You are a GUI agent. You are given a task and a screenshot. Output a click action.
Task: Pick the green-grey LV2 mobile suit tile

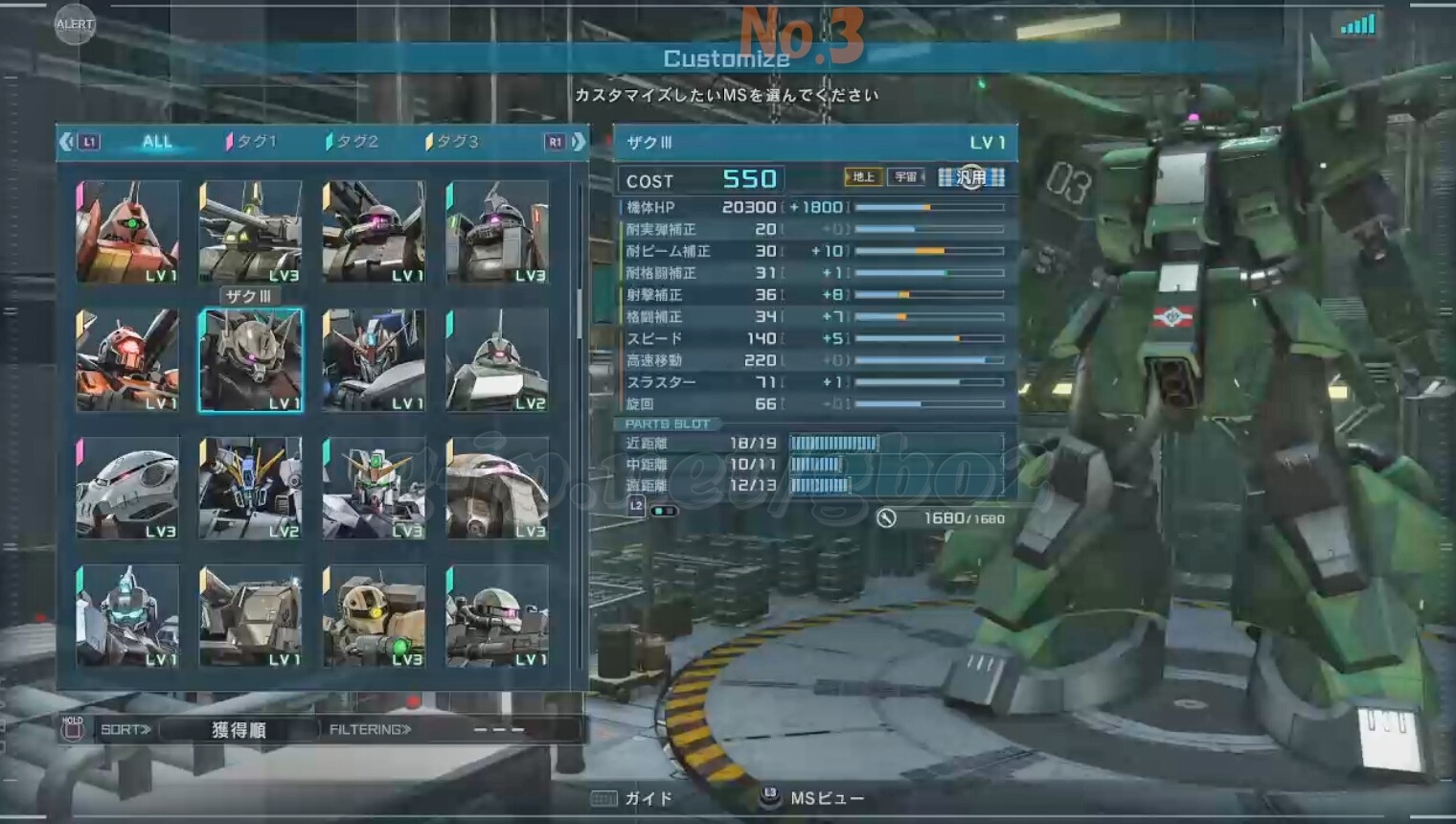497,360
